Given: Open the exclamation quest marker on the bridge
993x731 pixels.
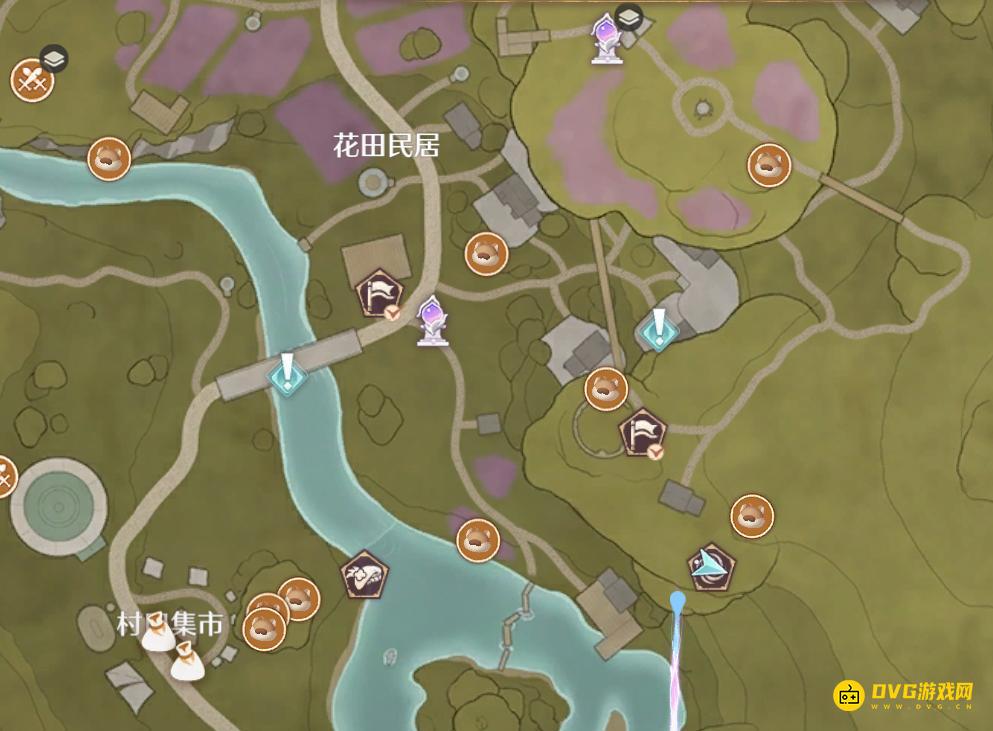Looking at the screenshot, I should [x=288, y=374].
